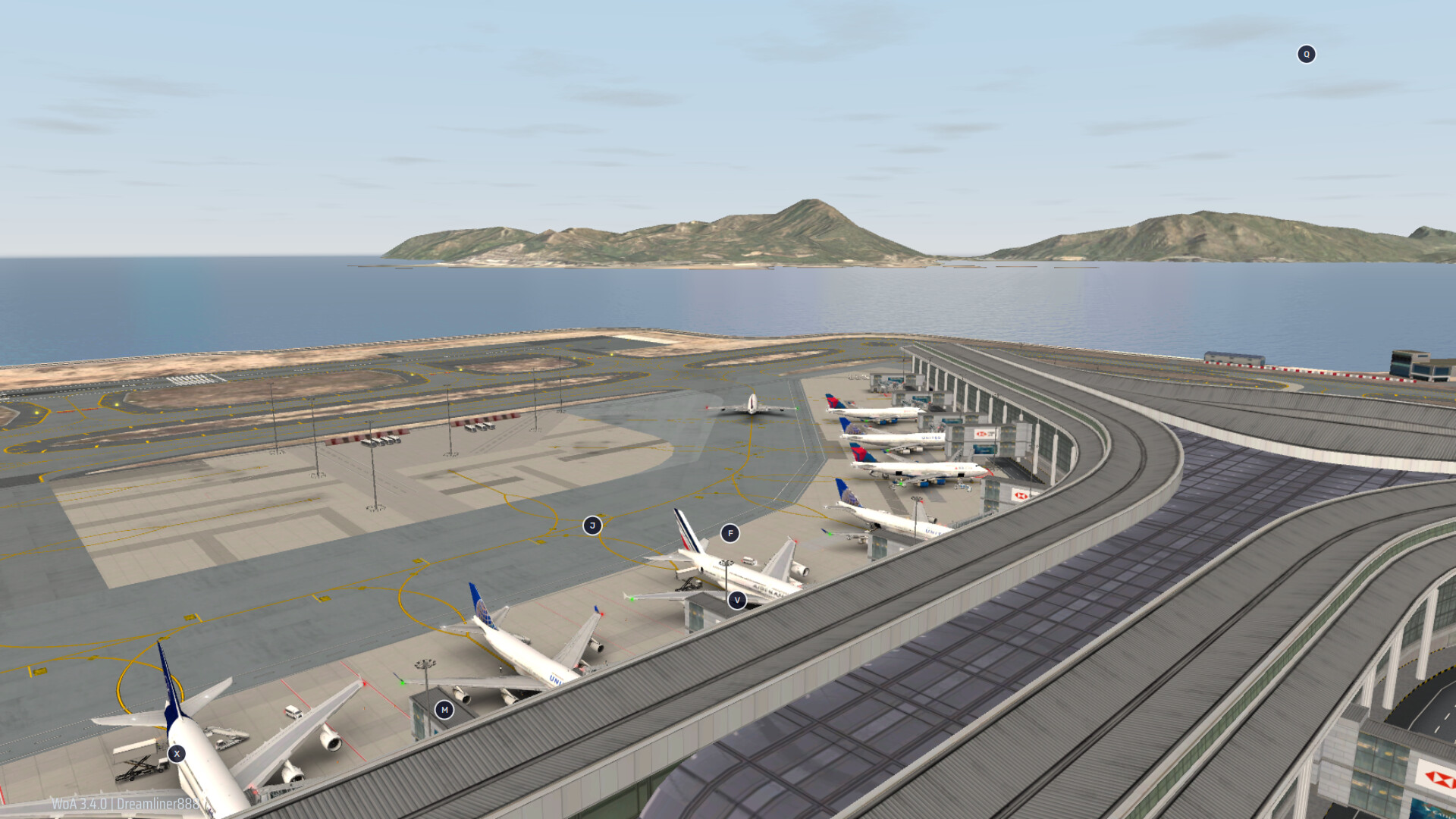Click the J marker on the taxiway

coord(592,526)
